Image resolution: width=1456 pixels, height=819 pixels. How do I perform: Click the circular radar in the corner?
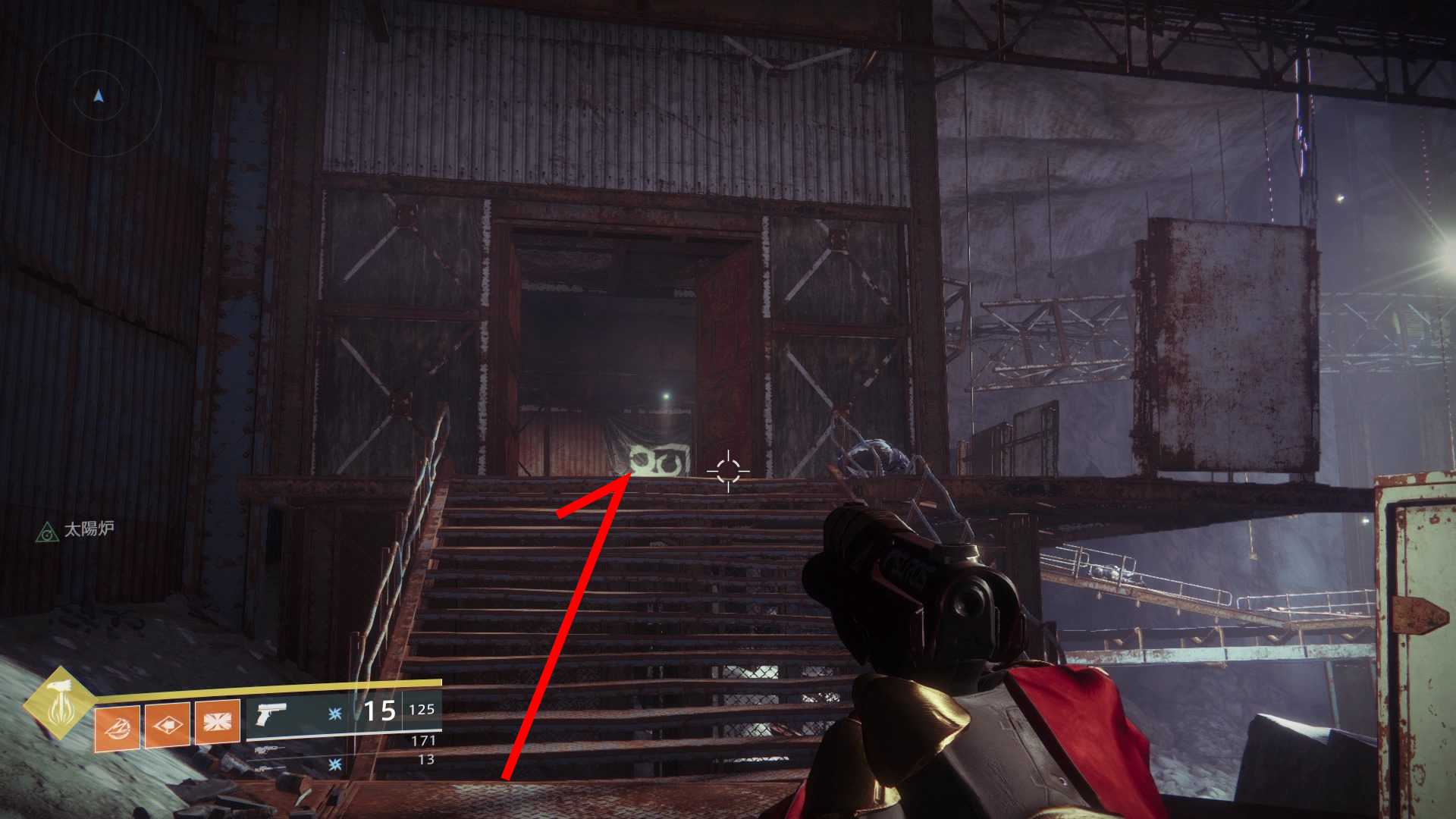[x=98, y=96]
